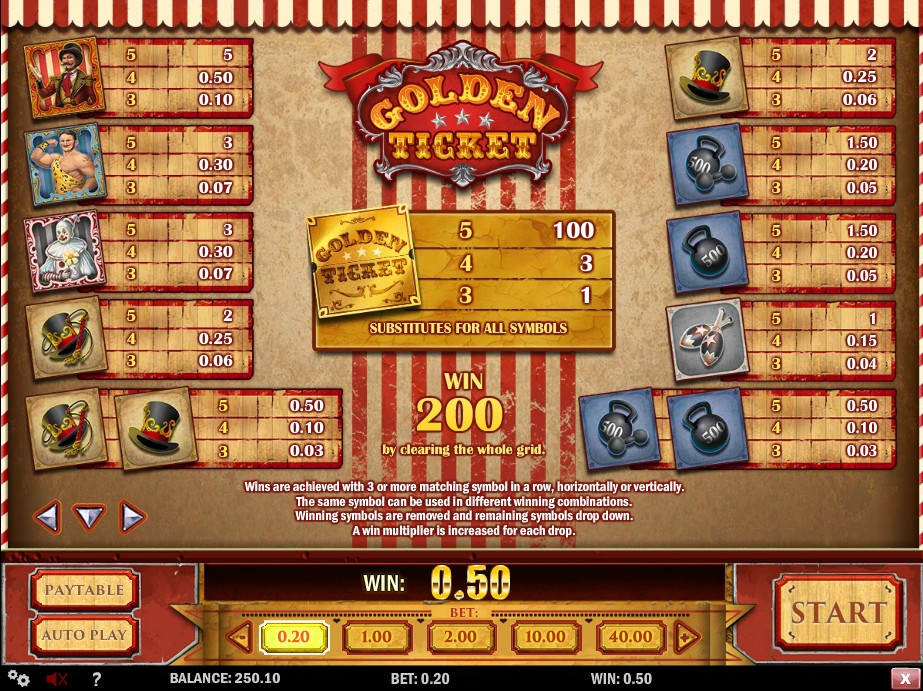Screen dimensions: 923x691
Task: Open help with the question mark icon
Action: pos(97,679)
